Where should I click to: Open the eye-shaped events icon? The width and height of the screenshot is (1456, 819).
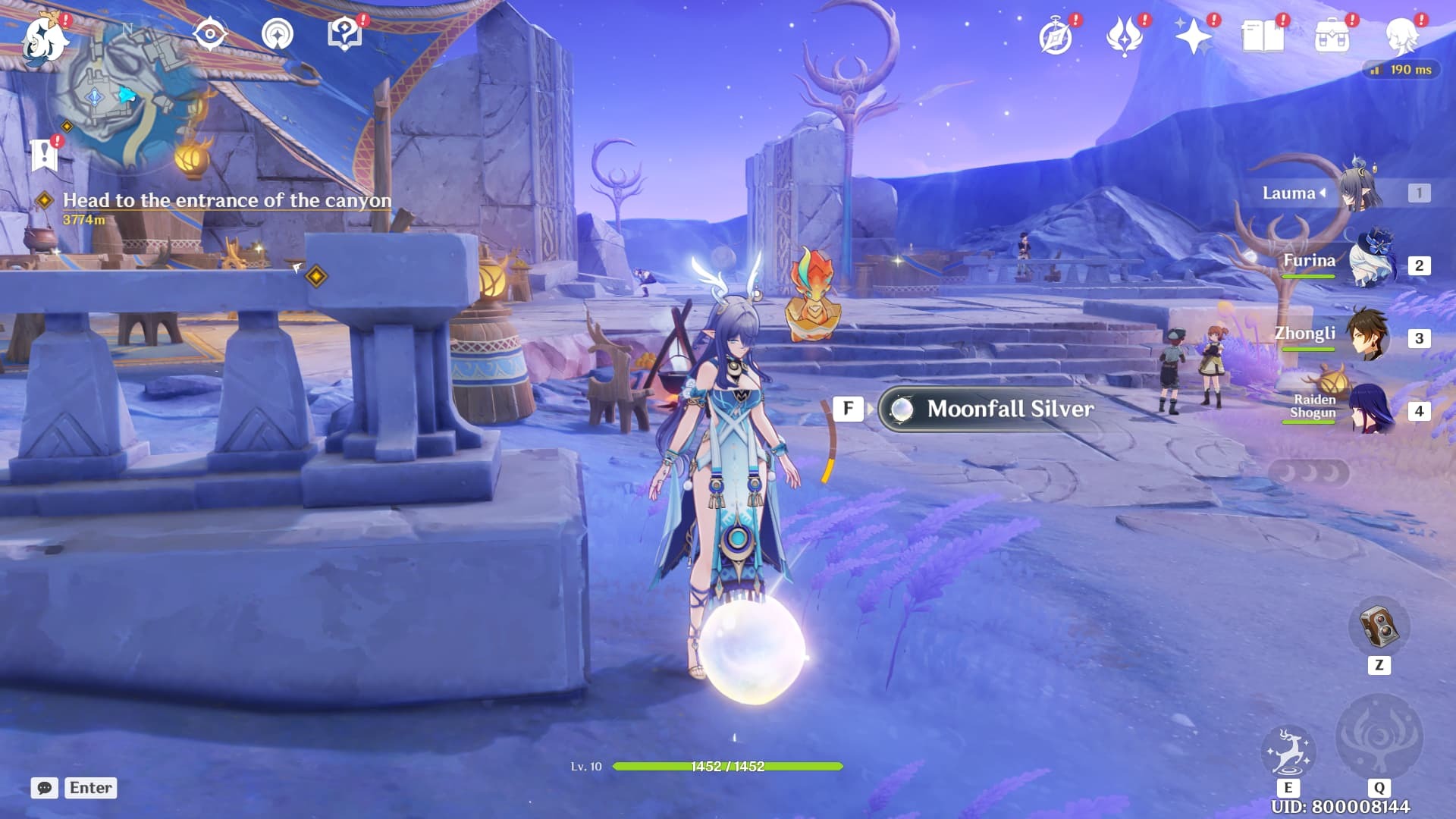tap(209, 34)
